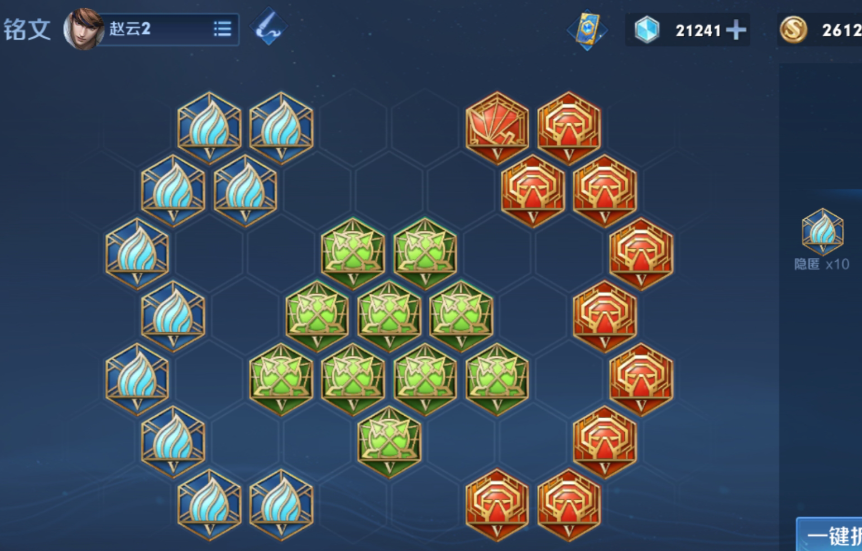
Task: Click the 一键拆 button
Action: coord(831,536)
